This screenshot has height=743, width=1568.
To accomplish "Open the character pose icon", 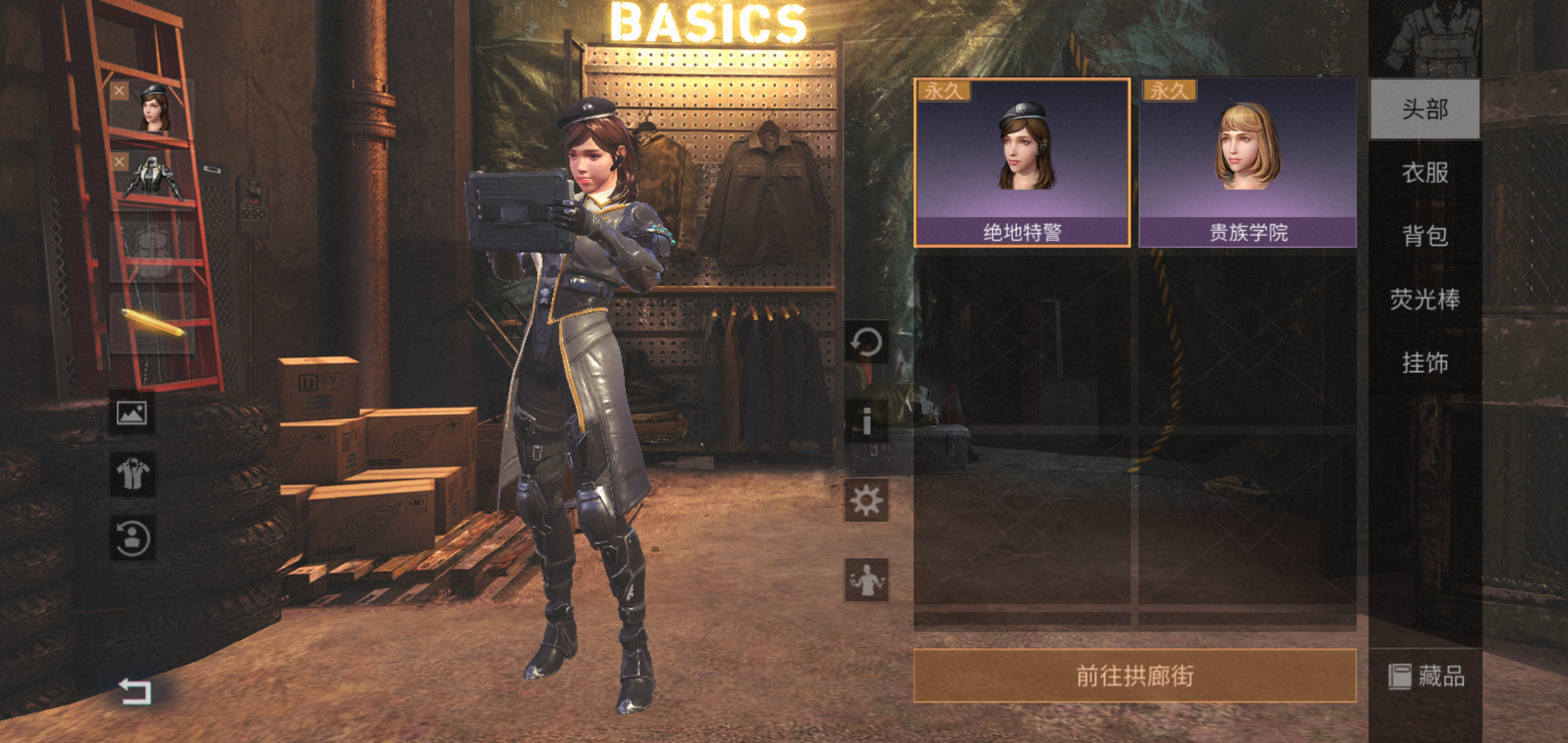I will (866, 580).
